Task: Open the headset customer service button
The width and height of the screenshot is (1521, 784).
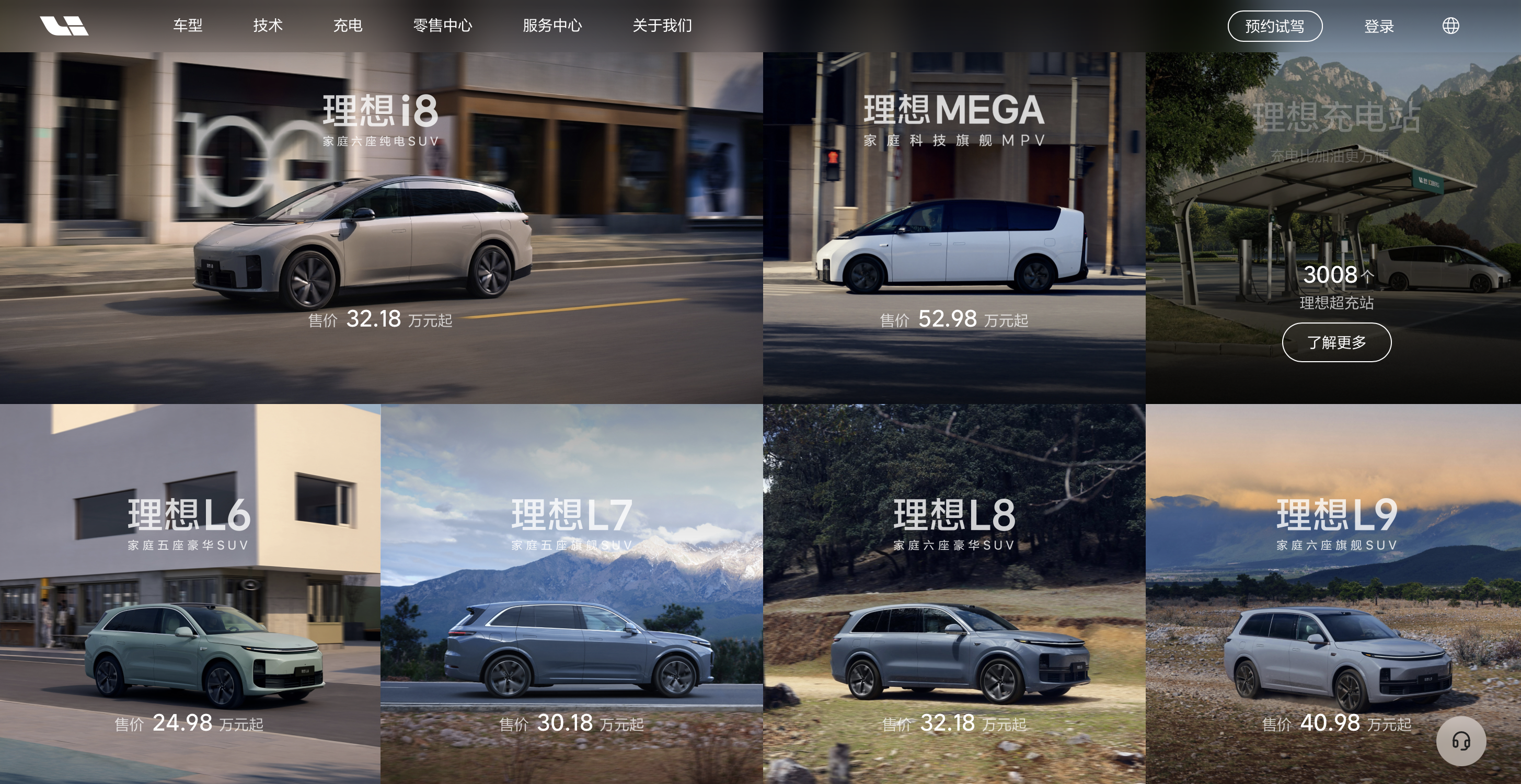Action: click(1461, 741)
